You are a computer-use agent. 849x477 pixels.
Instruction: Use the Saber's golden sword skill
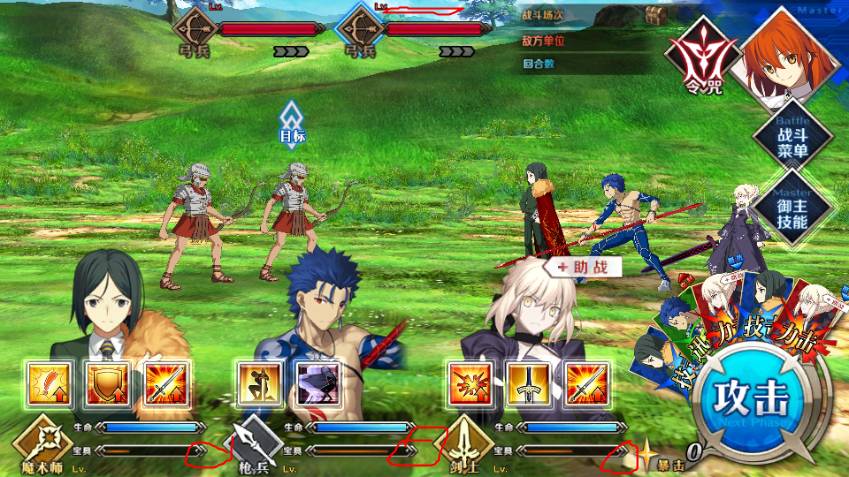coord(530,384)
